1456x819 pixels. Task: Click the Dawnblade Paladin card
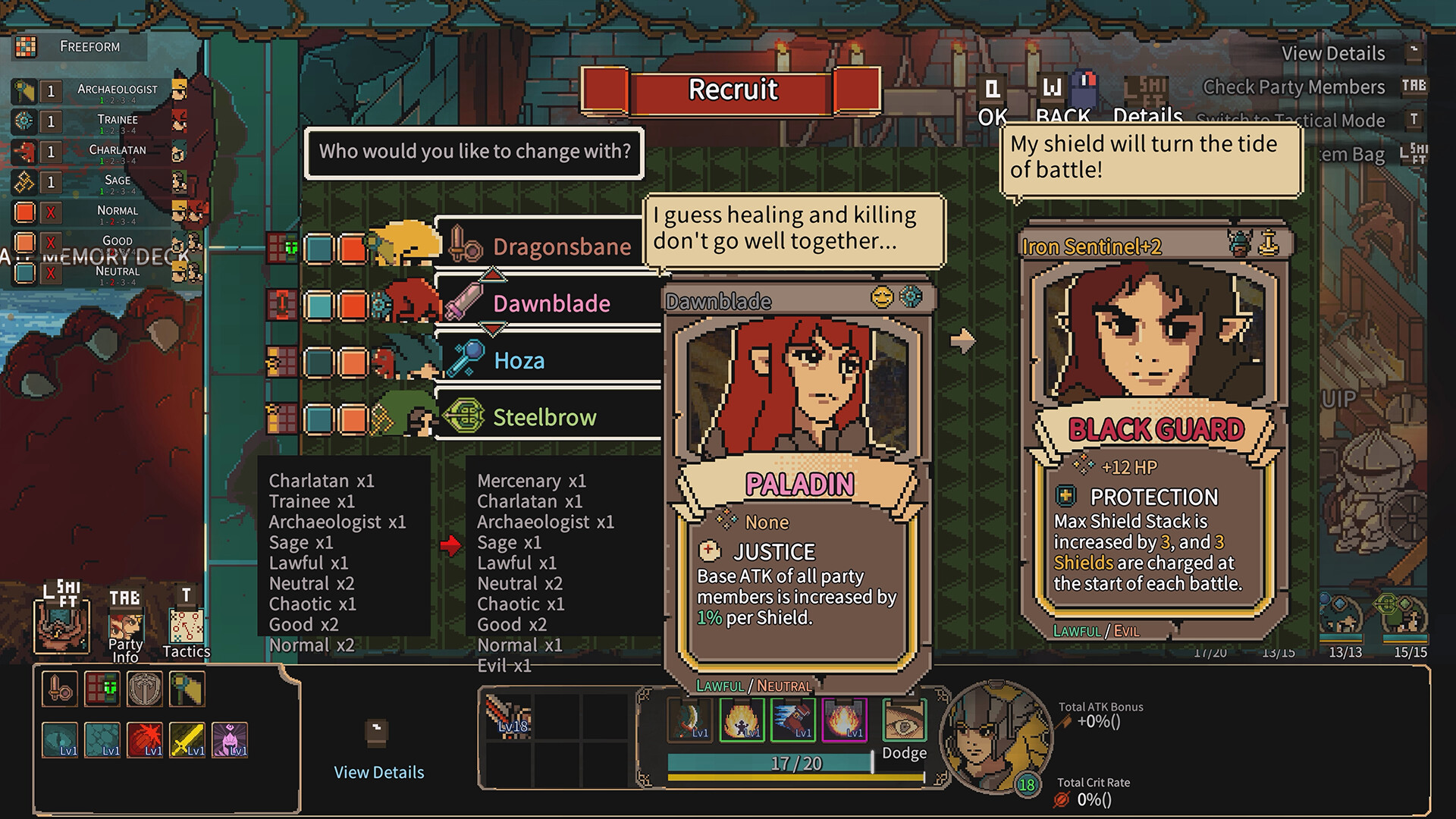coord(798,485)
